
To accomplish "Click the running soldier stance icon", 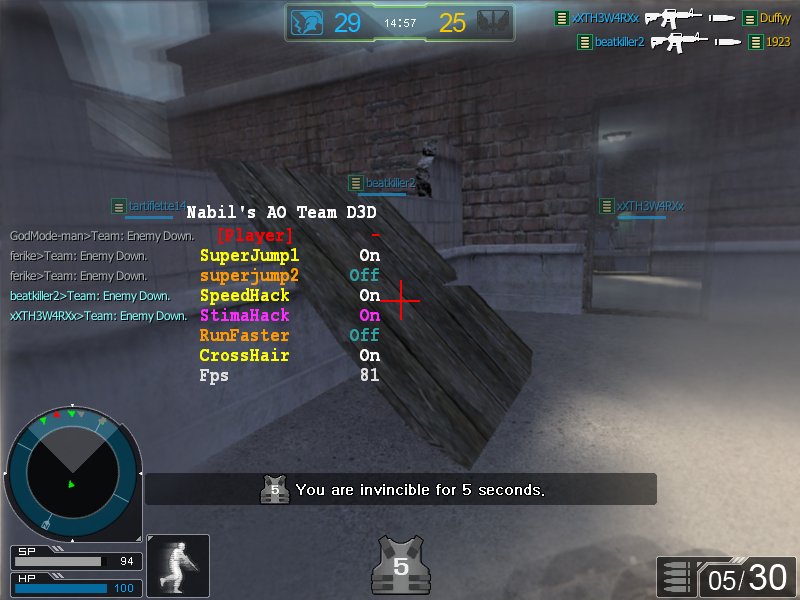I will pos(178,566).
